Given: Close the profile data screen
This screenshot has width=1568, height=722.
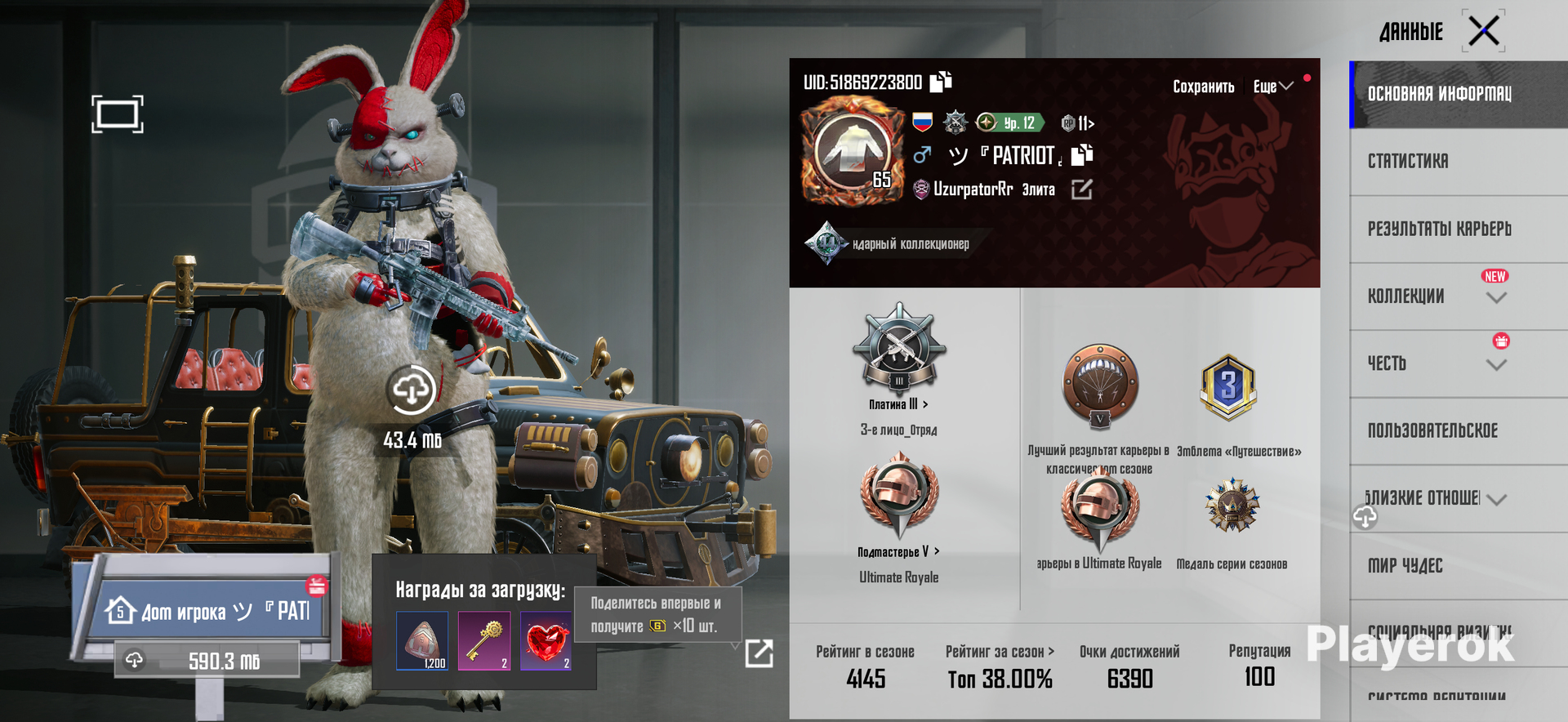Looking at the screenshot, I should point(1483,32).
